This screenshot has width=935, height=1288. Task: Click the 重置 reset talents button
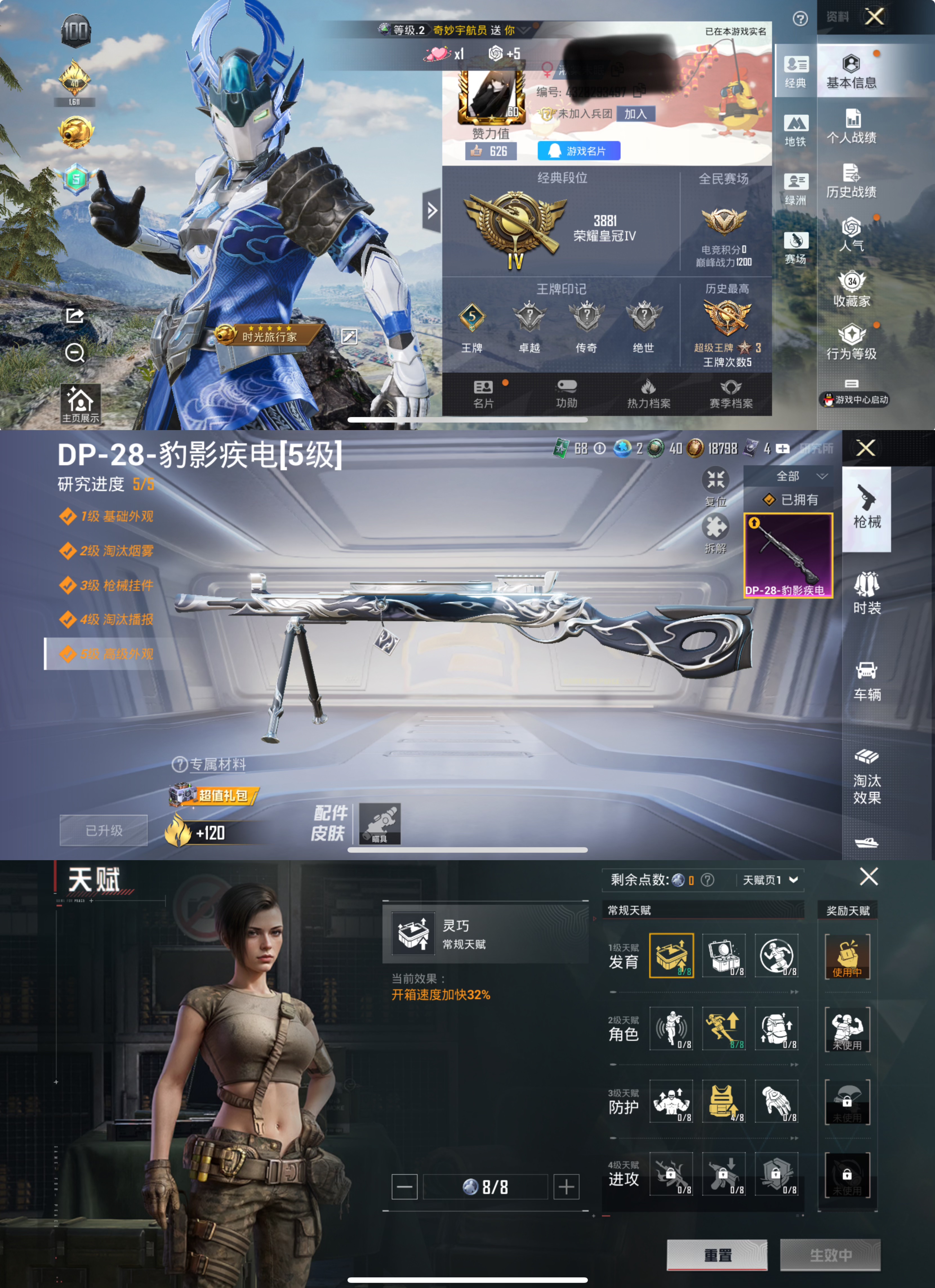[717, 1255]
